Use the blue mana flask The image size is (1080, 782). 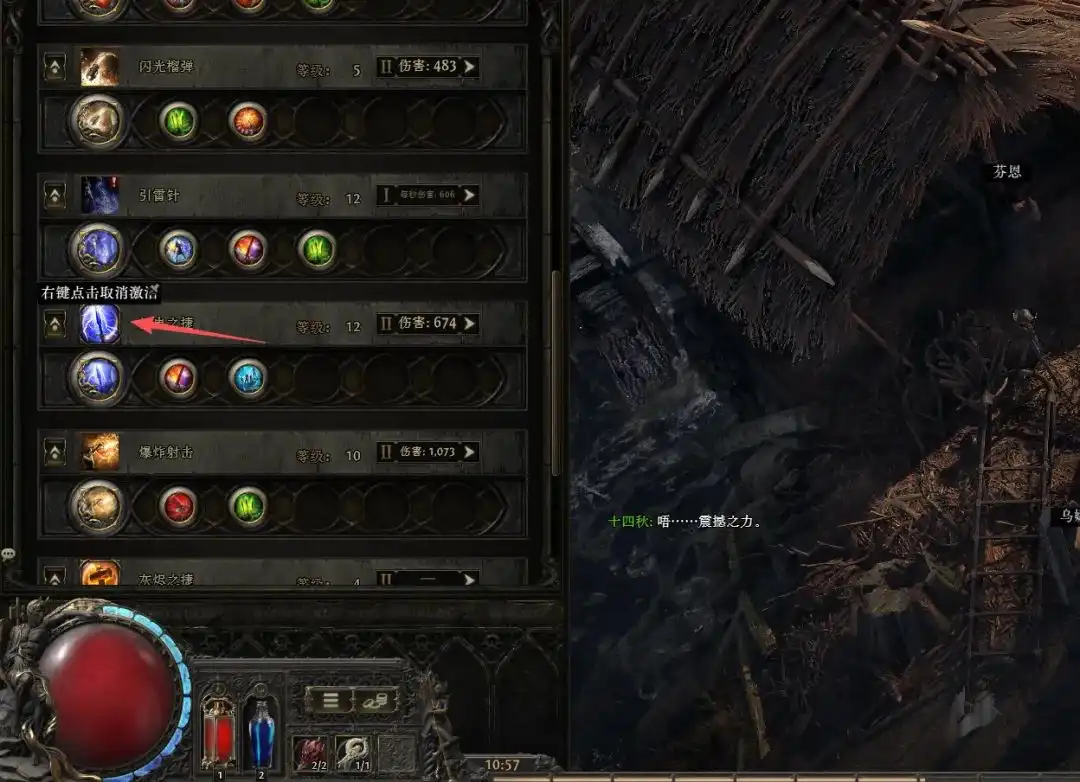[x=261, y=725]
